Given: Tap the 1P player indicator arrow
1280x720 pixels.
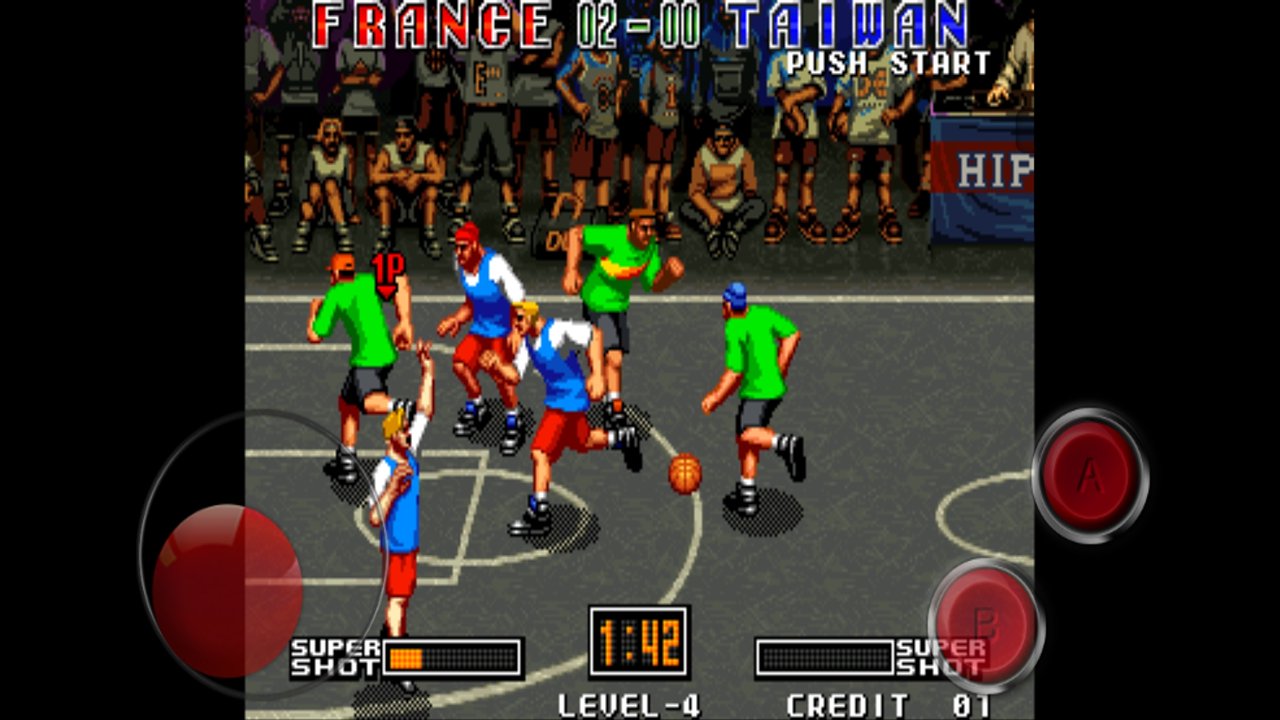Looking at the screenshot, I should 387,273.
